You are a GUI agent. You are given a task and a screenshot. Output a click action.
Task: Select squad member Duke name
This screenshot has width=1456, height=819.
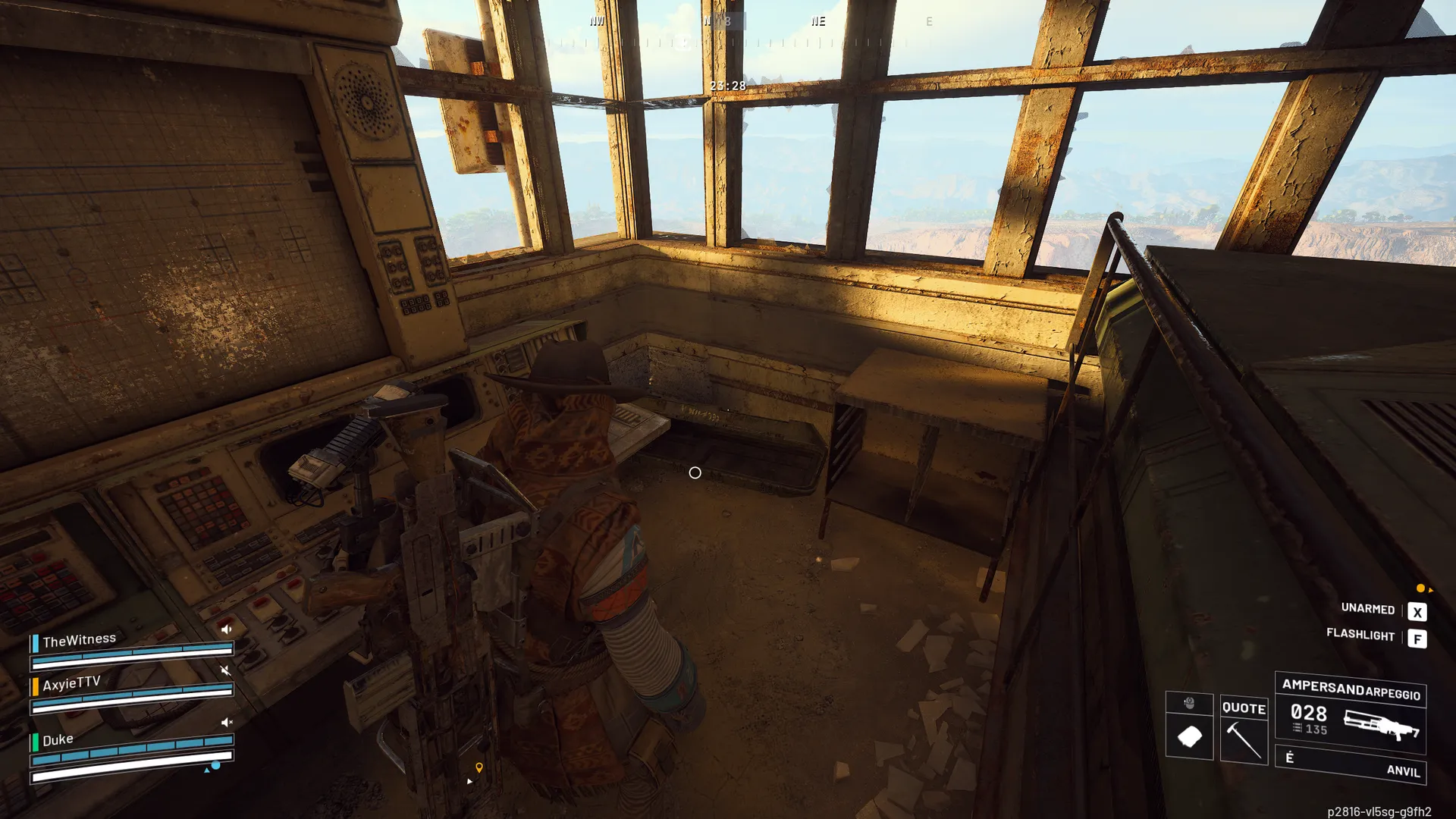pyautogui.click(x=58, y=740)
